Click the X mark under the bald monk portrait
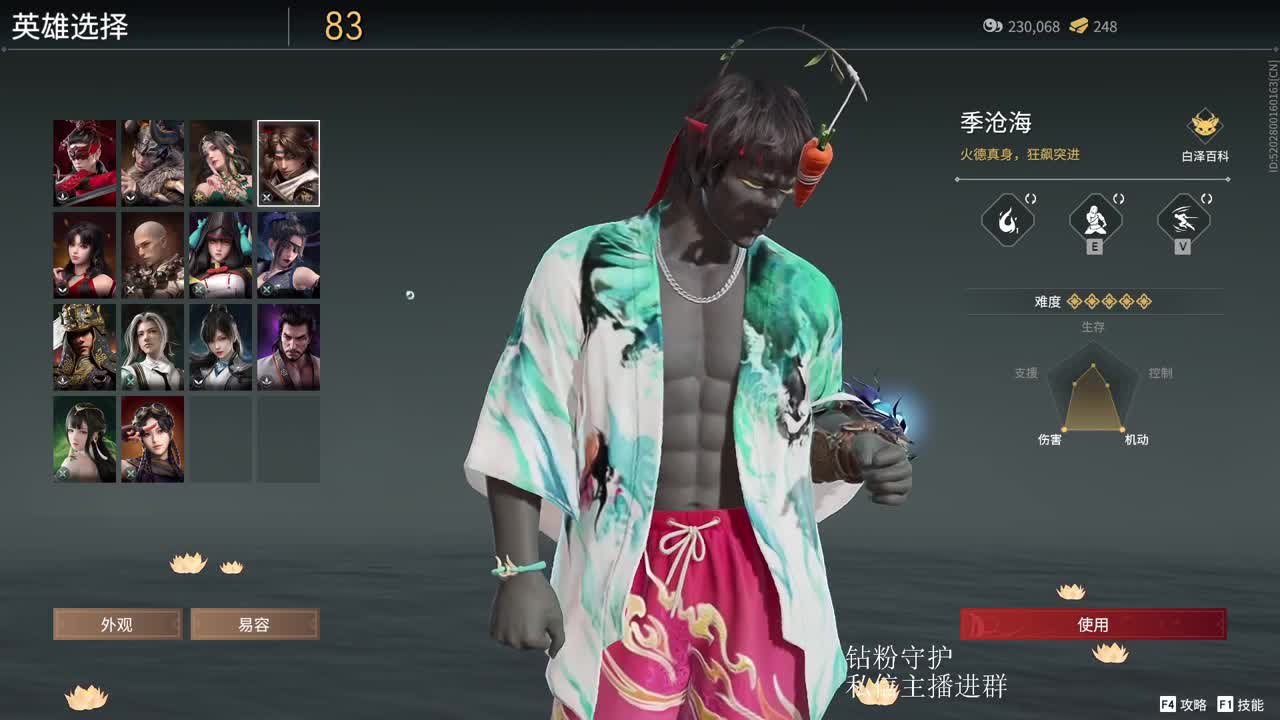 130,289
